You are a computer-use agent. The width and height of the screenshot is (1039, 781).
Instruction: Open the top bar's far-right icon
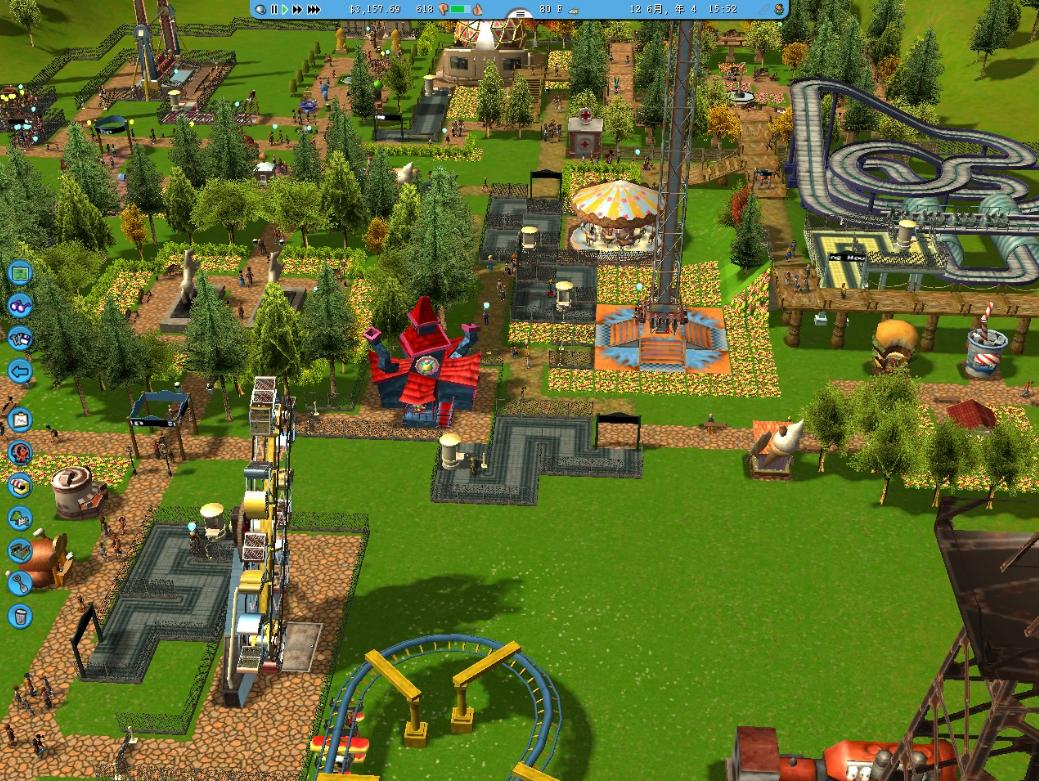[778, 9]
